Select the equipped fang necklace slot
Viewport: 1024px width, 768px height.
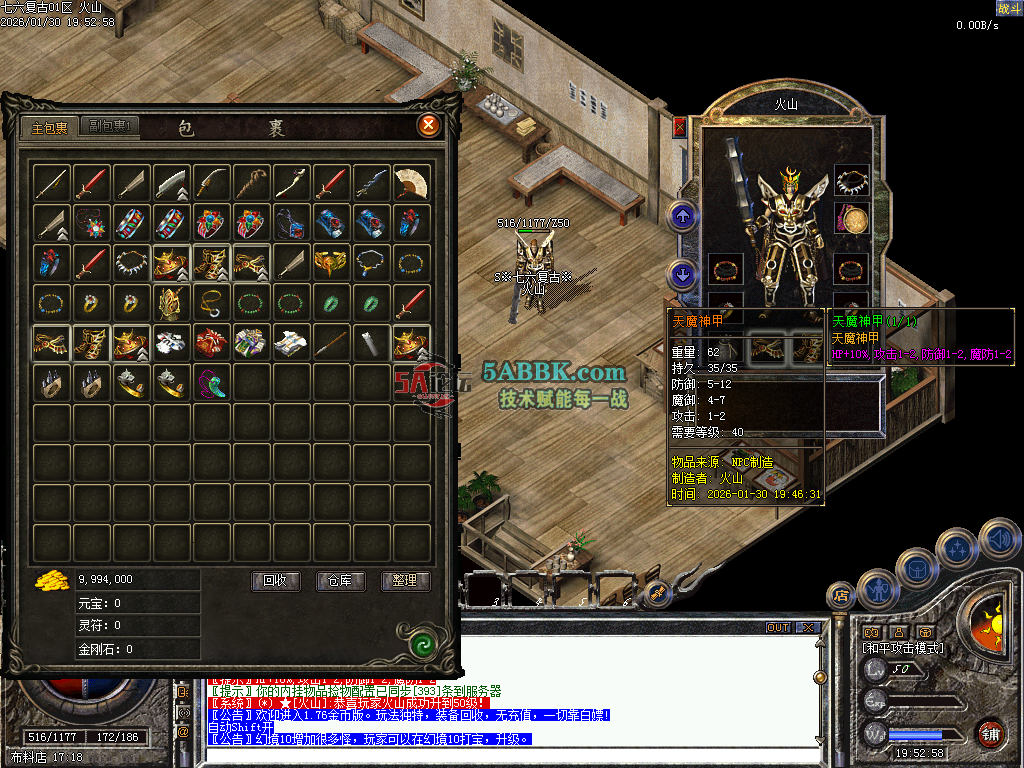[x=851, y=181]
